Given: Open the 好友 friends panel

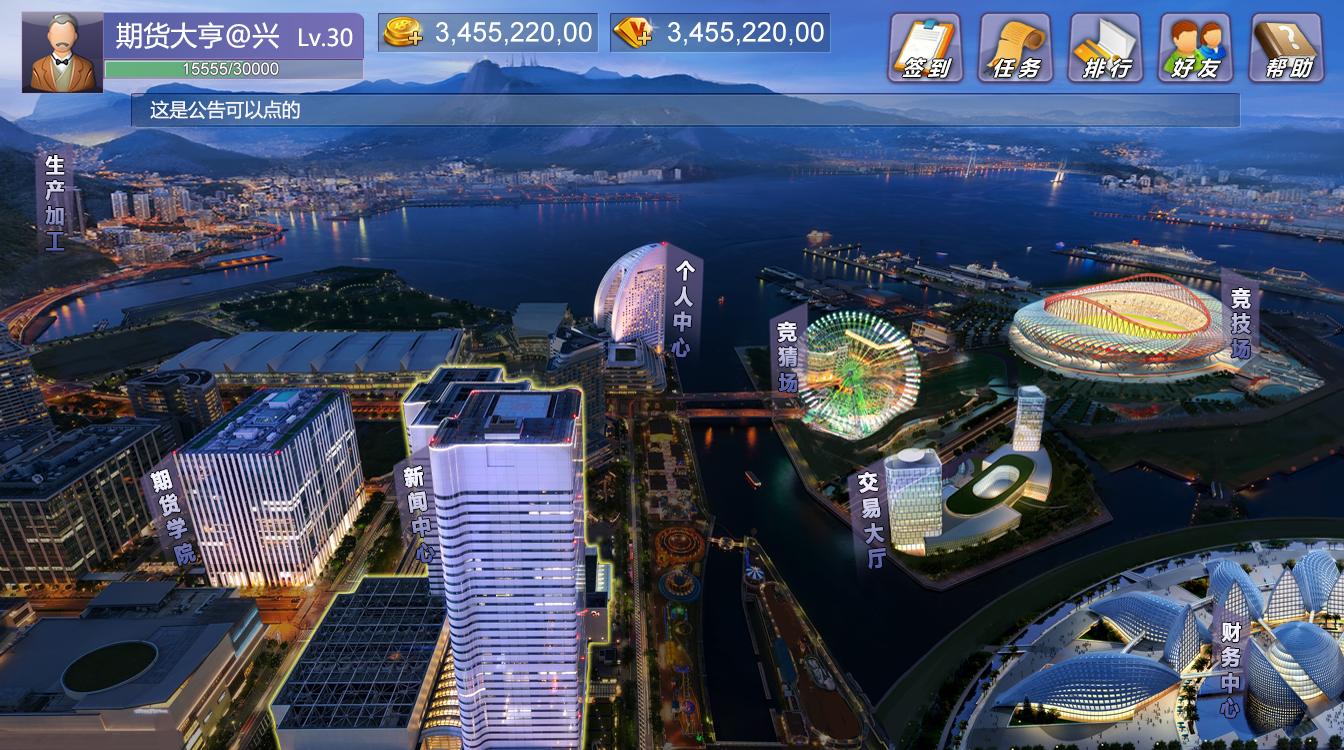Looking at the screenshot, I should tap(1195, 47).
